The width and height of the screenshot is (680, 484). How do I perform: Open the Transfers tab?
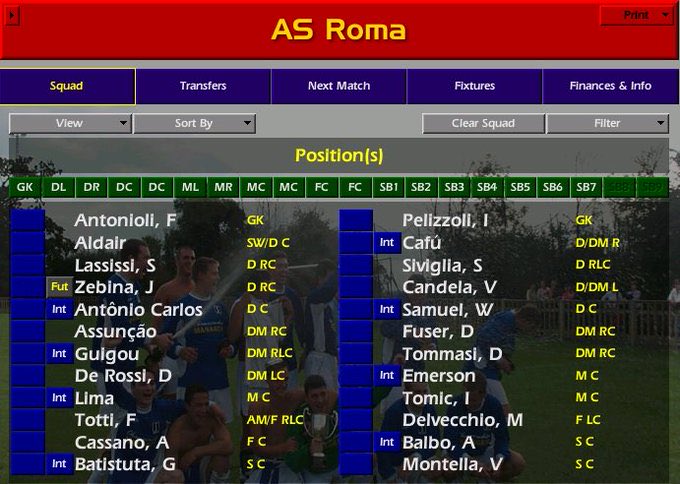pyautogui.click(x=203, y=86)
